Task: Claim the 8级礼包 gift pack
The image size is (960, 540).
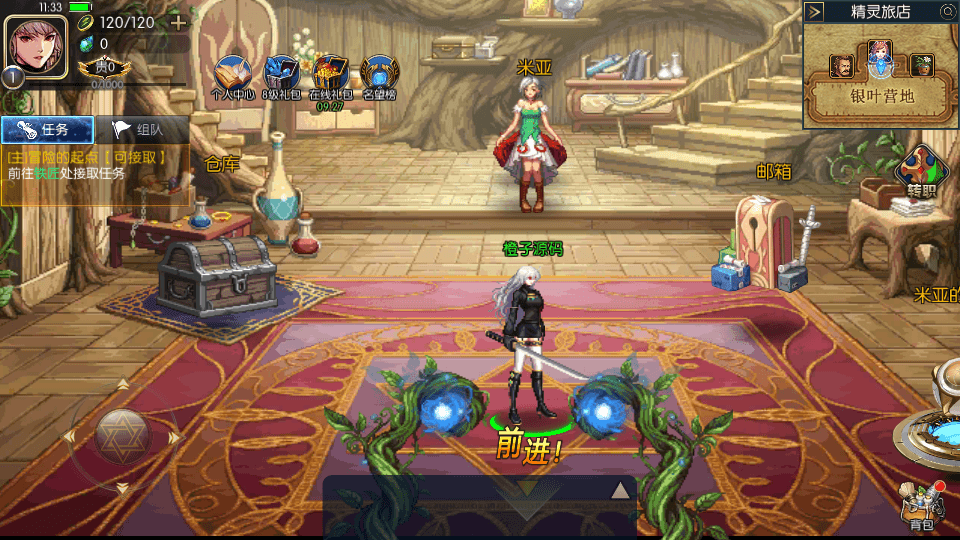Action: tap(282, 76)
